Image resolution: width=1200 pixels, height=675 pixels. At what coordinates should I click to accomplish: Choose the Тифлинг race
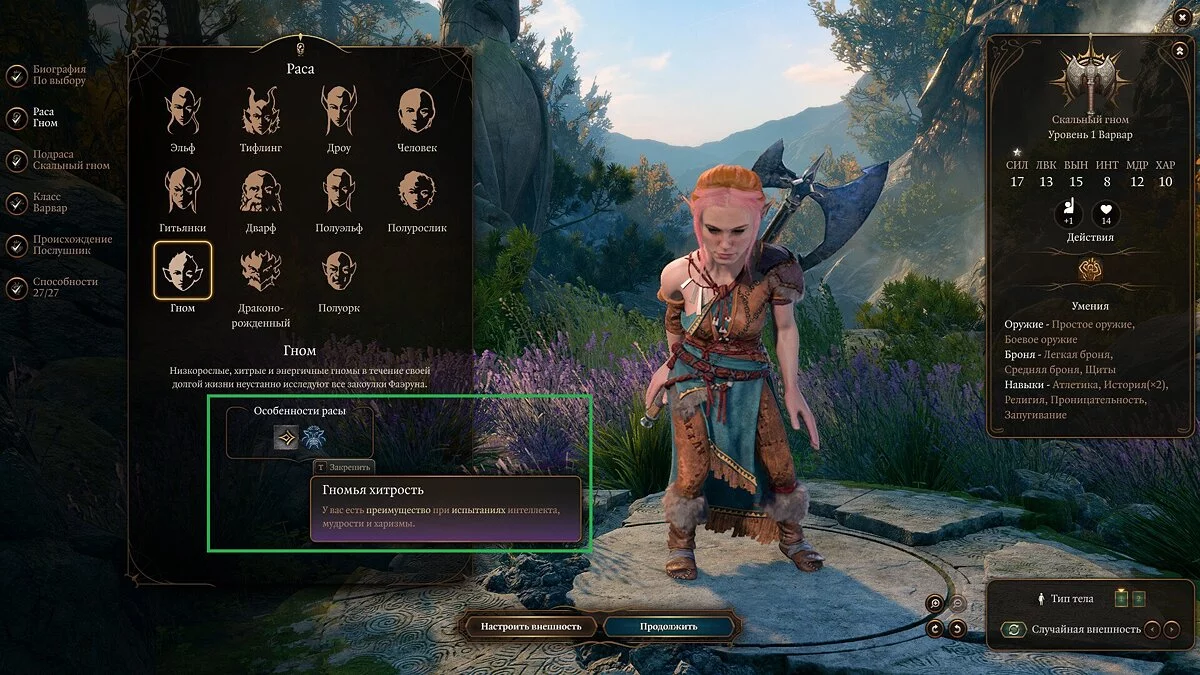tap(260, 111)
